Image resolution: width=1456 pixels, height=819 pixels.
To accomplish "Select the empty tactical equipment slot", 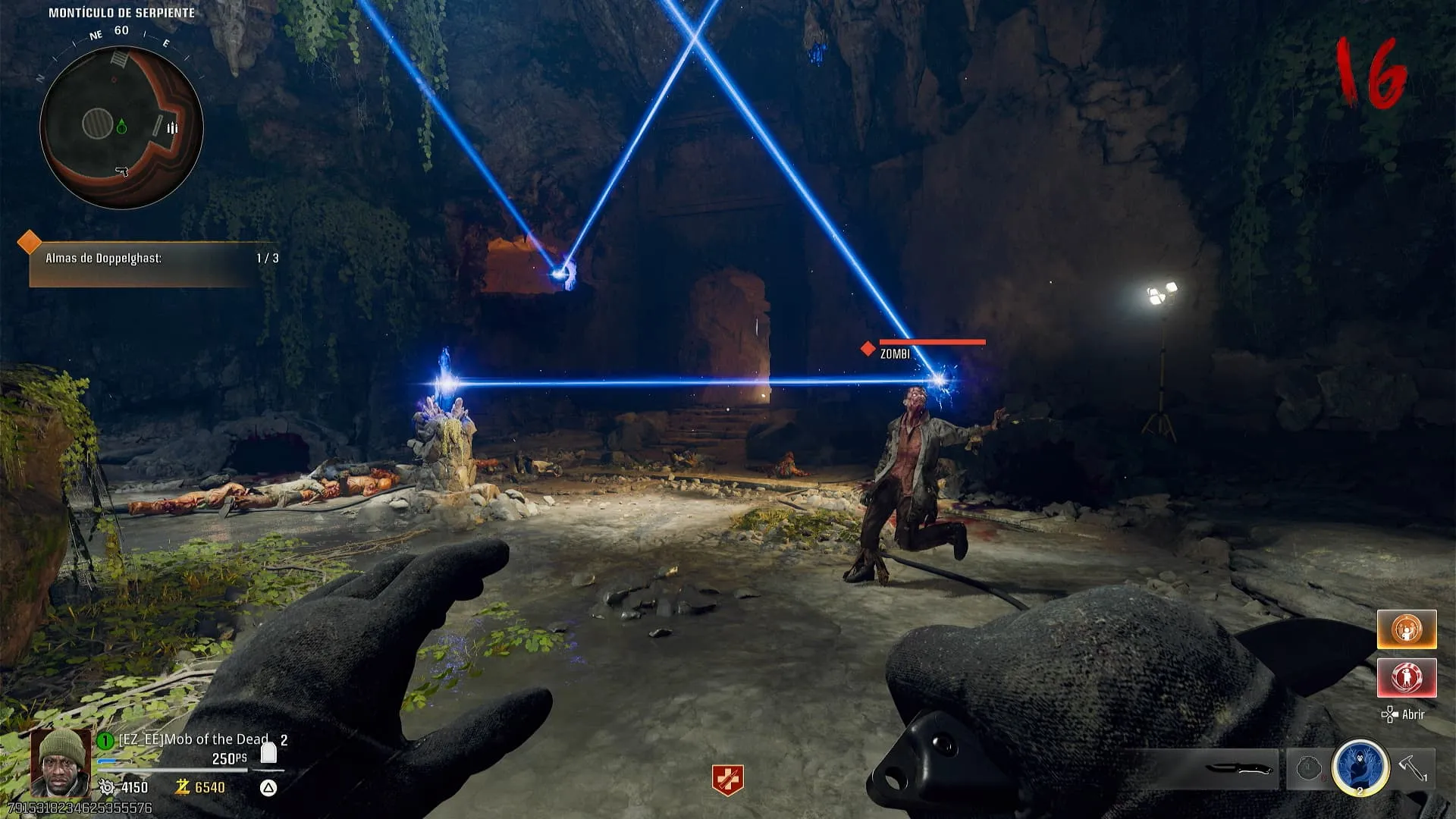I will pos(1308,768).
